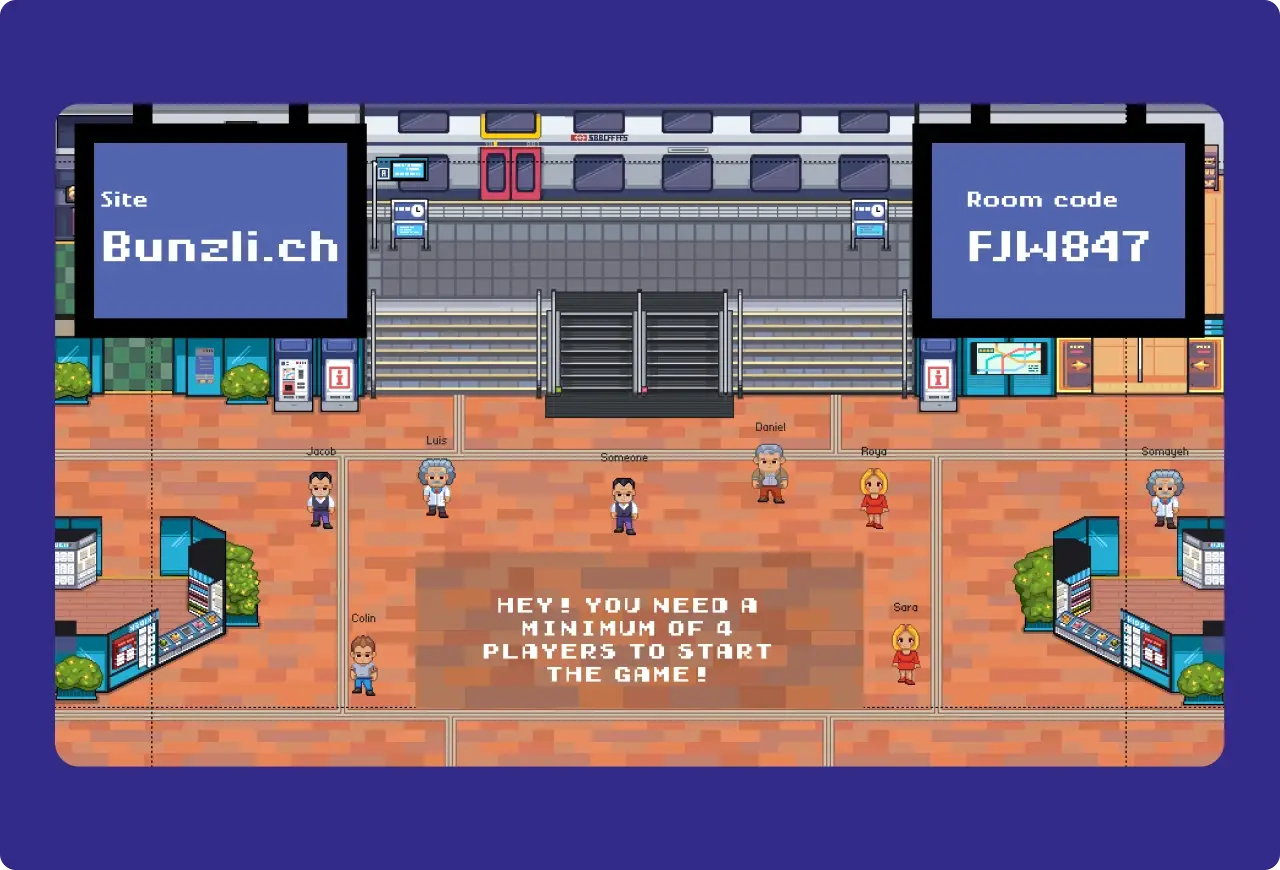Image resolution: width=1280 pixels, height=870 pixels.
Task: Click the right-pointing orange arrow exit sign
Action: coord(1079,364)
